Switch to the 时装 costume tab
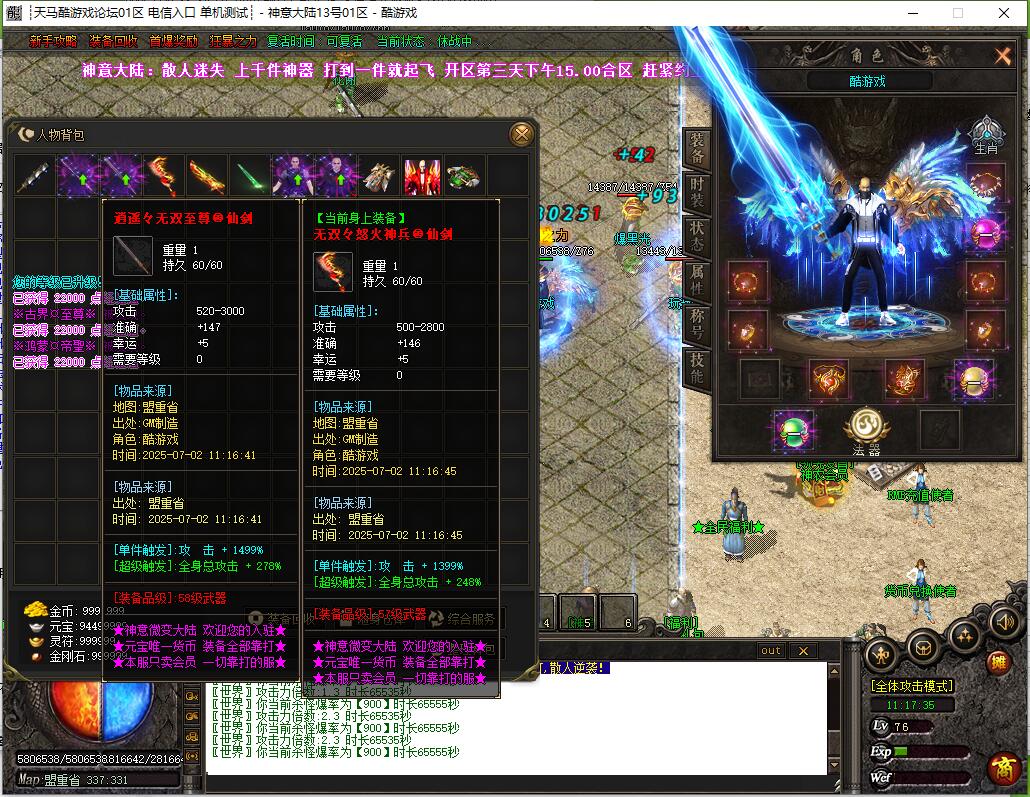Image resolution: width=1030 pixels, height=797 pixels. point(697,194)
